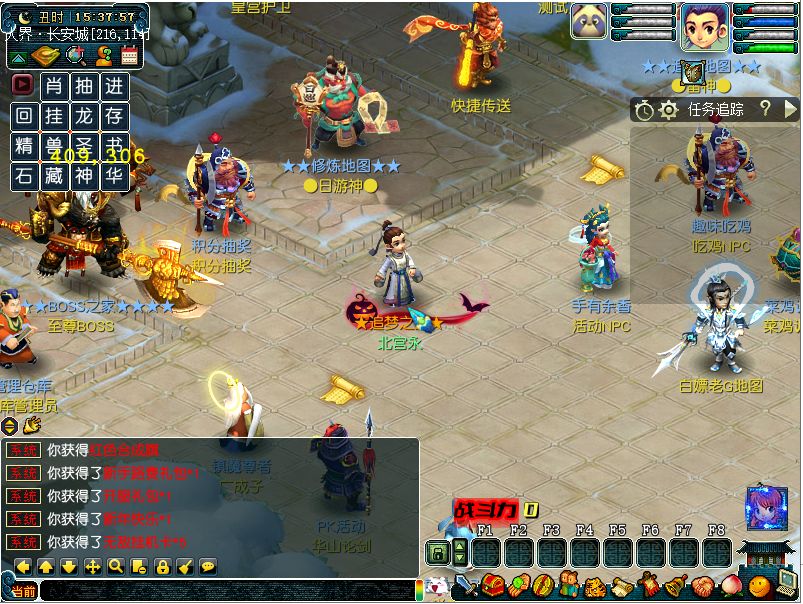Click the 当前 chat channel selector

click(22, 591)
